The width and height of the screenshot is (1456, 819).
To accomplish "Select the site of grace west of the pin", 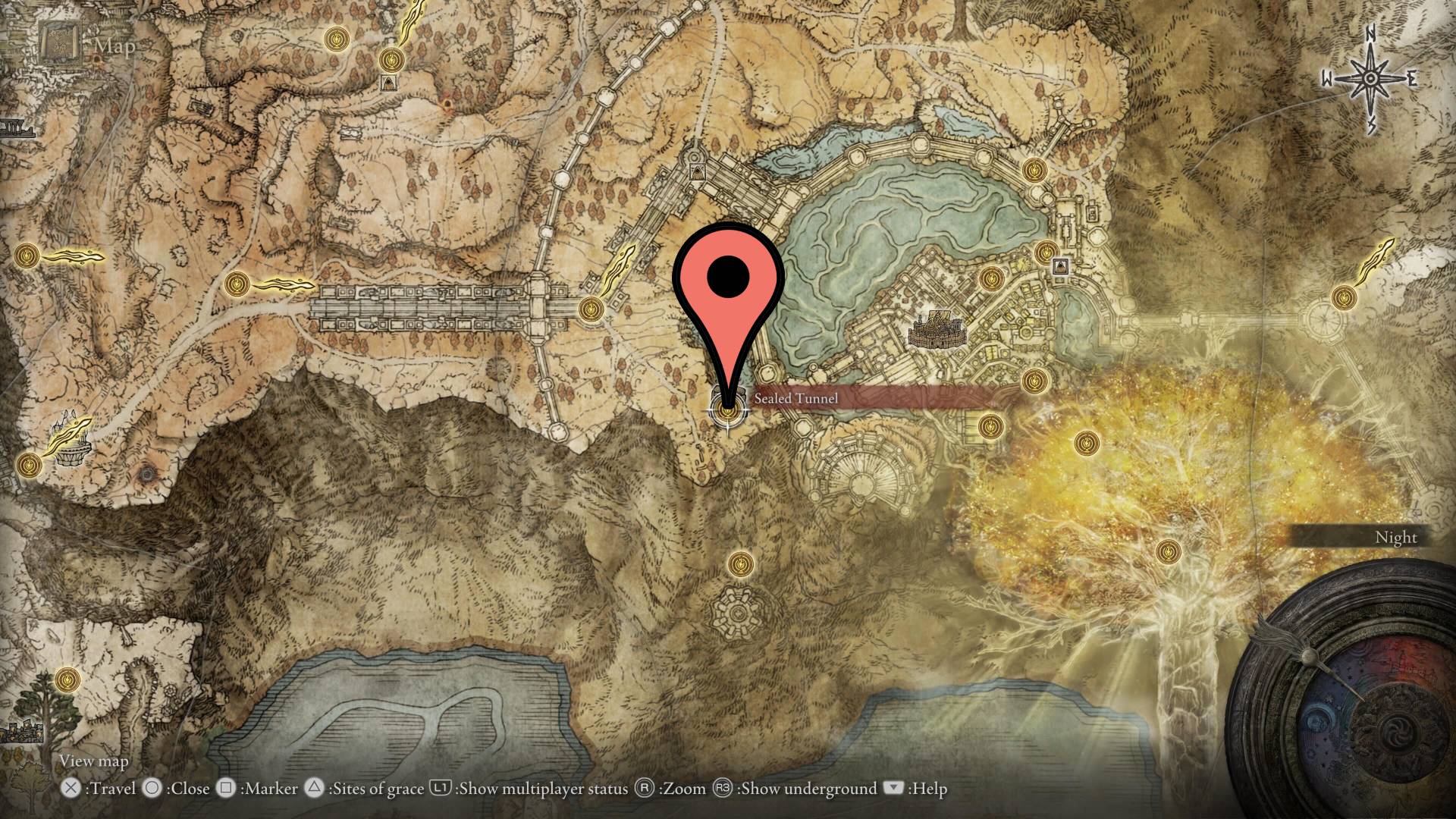I will click(590, 307).
